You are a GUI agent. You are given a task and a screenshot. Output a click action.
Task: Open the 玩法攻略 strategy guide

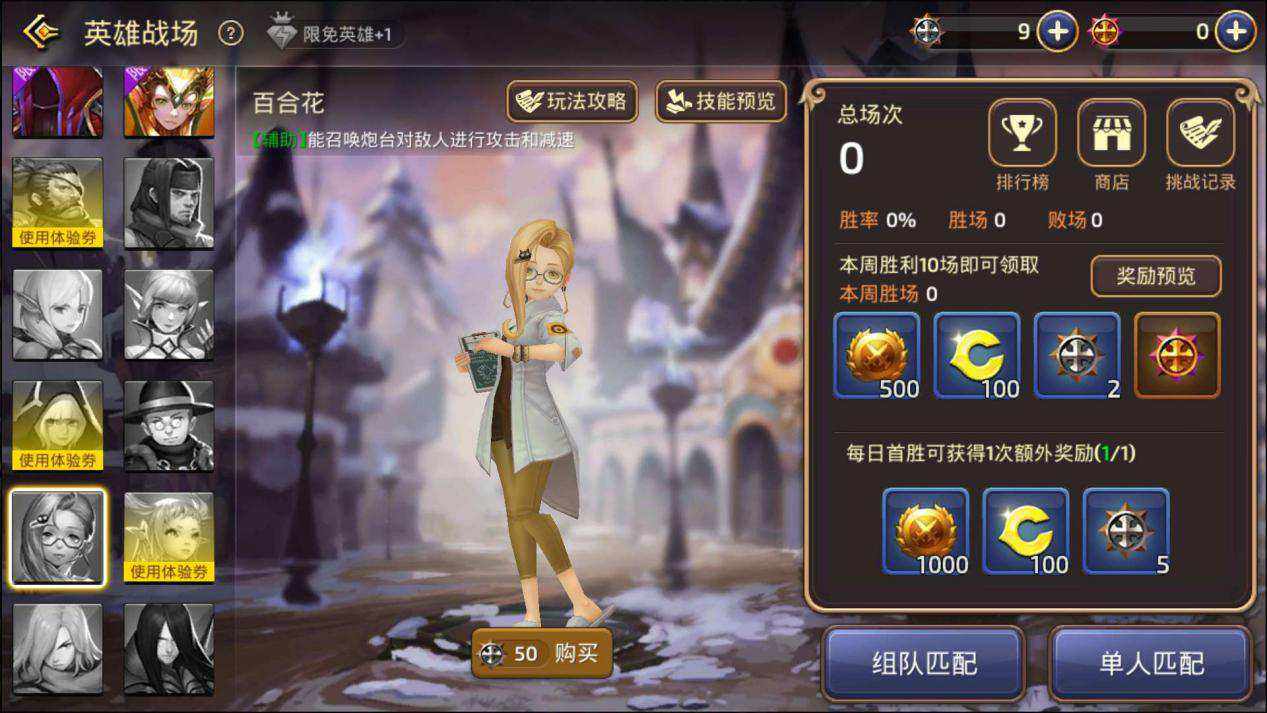tap(573, 101)
